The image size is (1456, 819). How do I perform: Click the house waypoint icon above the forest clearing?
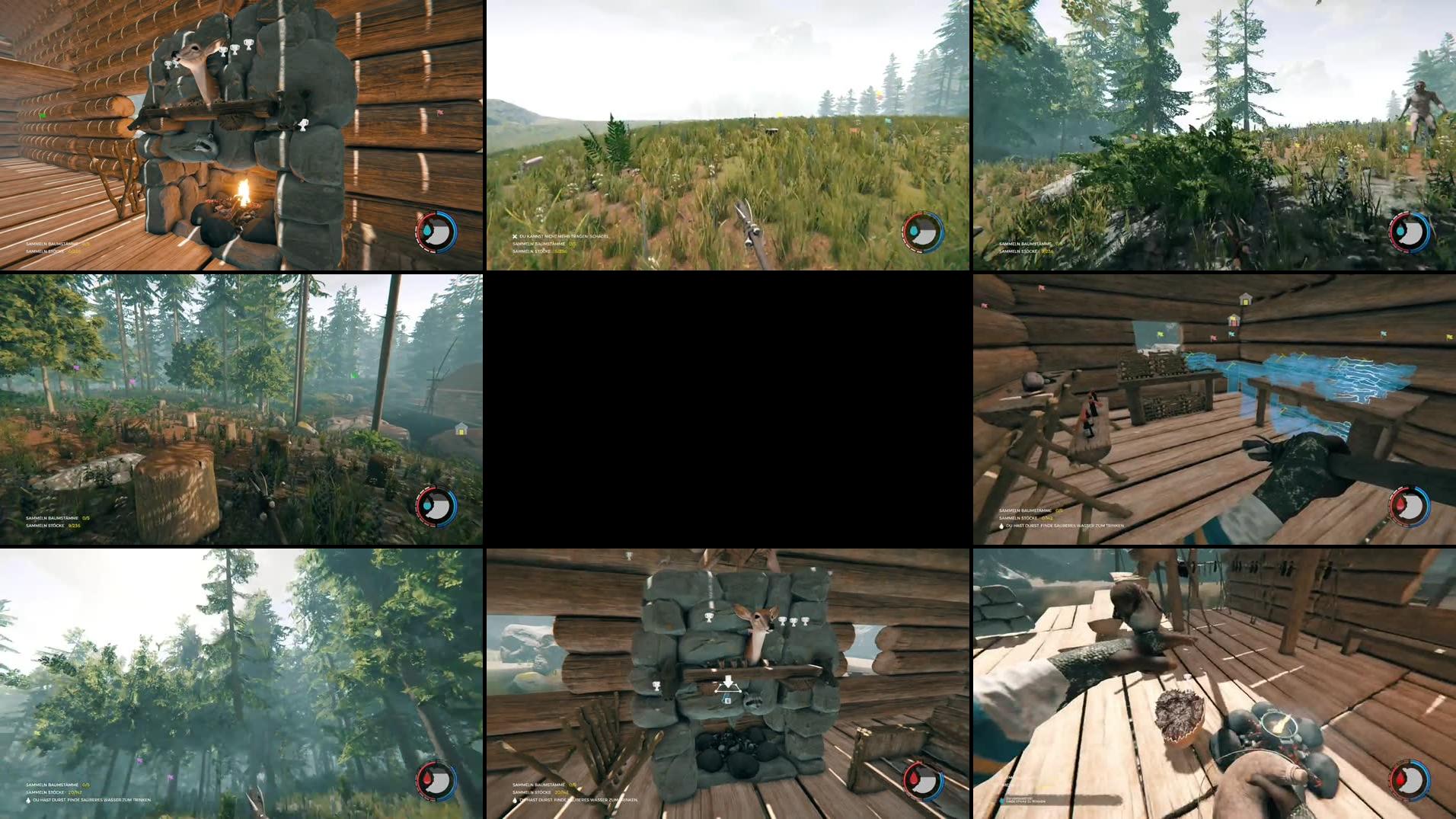pos(463,430)
